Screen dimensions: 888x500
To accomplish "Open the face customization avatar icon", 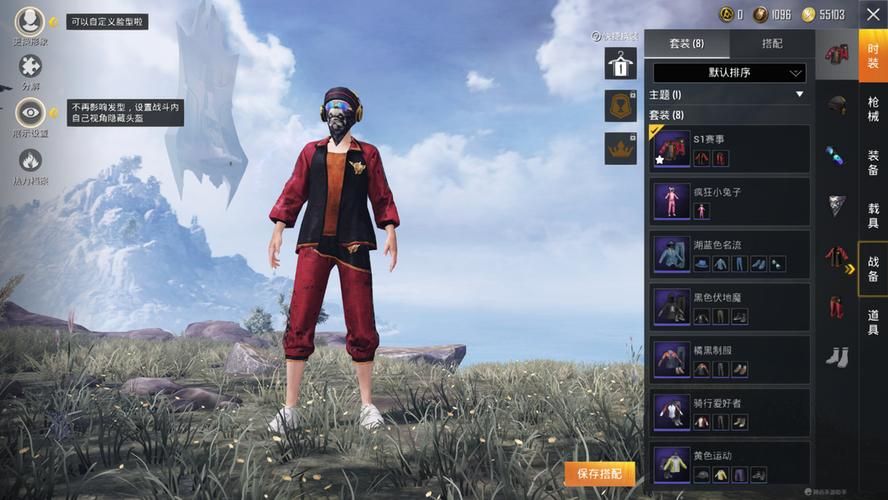I will click(30, 19).
